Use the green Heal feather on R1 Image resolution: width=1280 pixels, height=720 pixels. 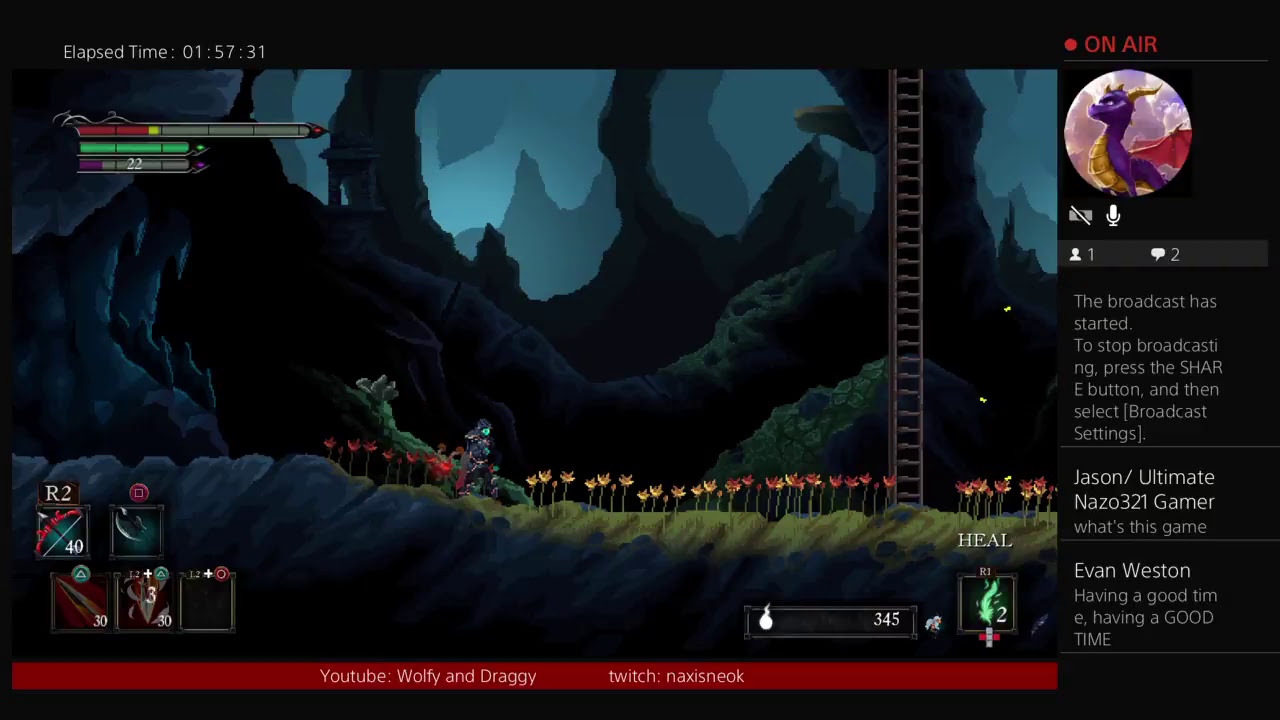point(988,603)
